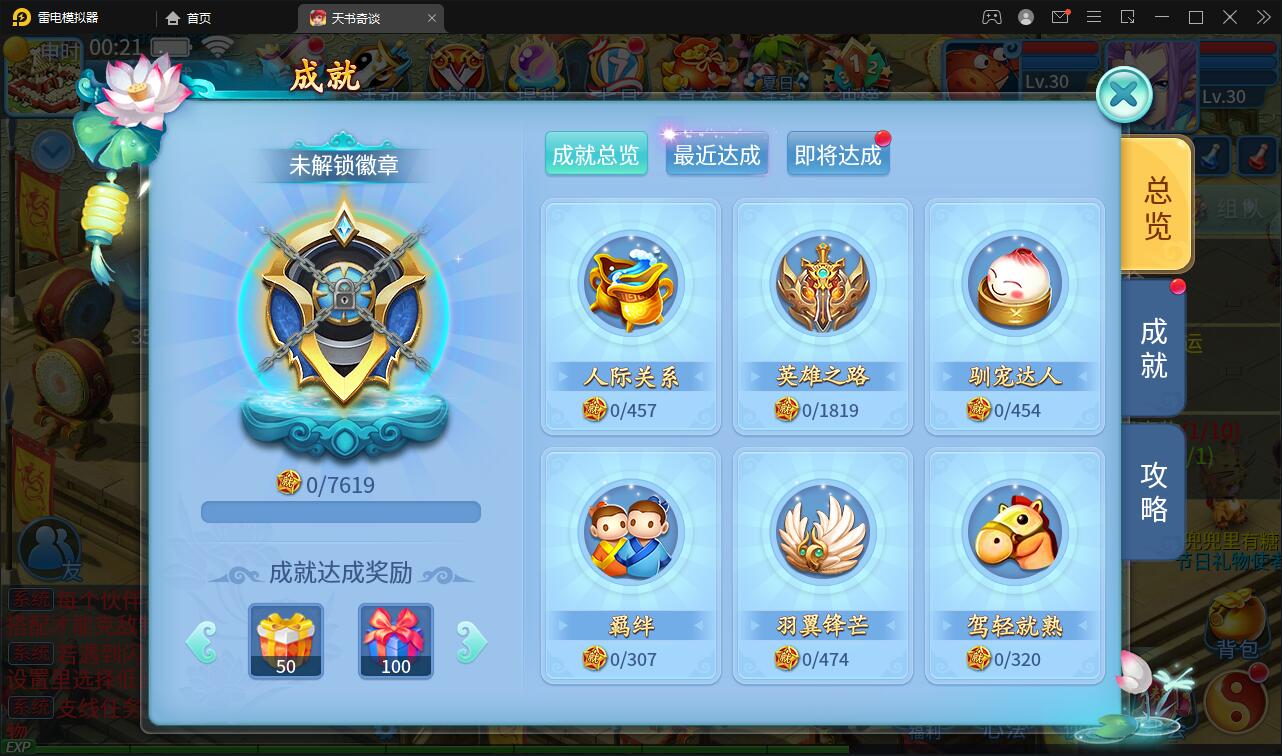The width and height of the screenshot is (1282, 756).
Task: Open LDPlayer's envelope message icon in title bar
Action: (1061, 17)
